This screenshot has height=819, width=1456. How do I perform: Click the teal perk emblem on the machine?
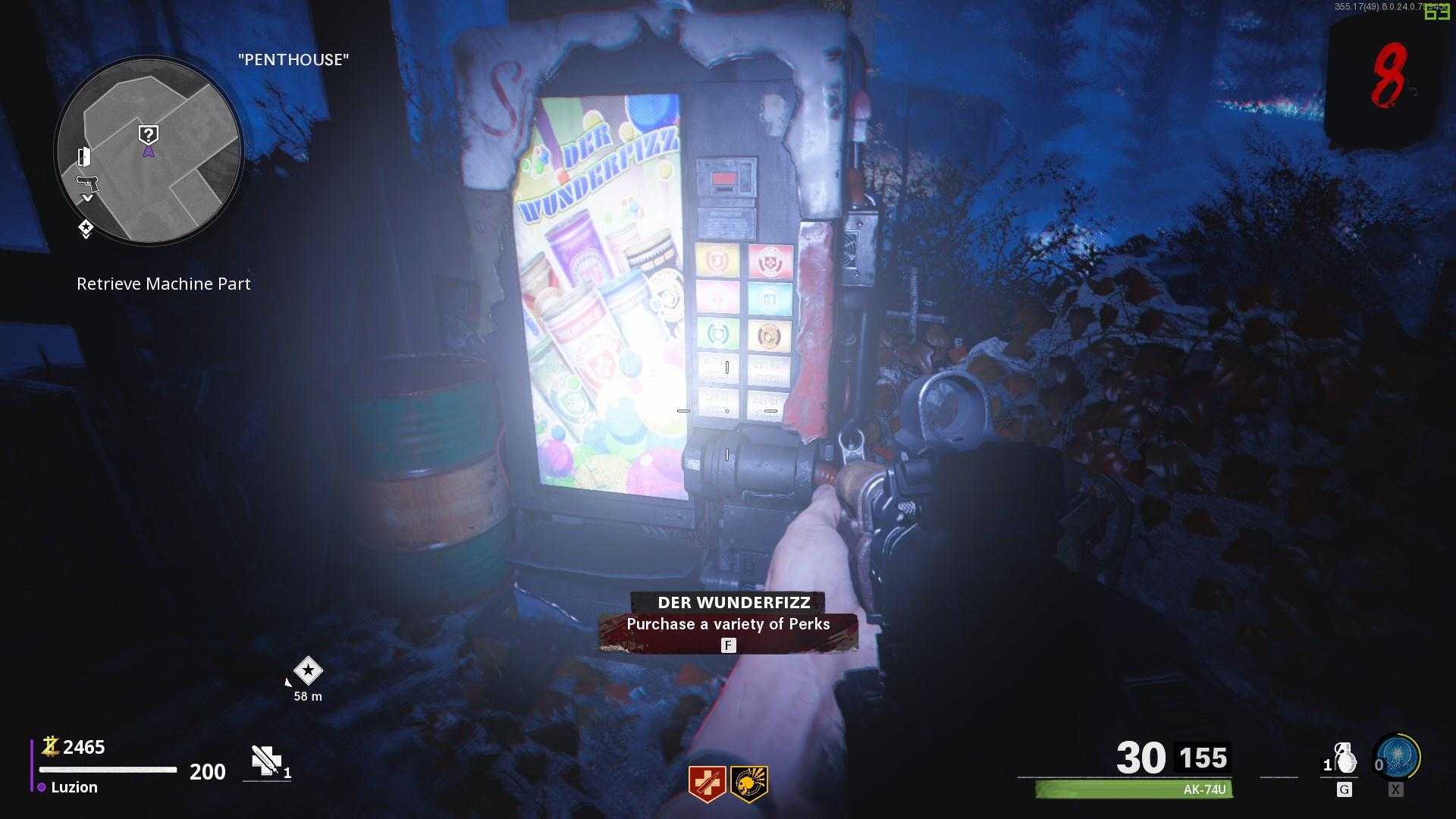pos(768,298)
